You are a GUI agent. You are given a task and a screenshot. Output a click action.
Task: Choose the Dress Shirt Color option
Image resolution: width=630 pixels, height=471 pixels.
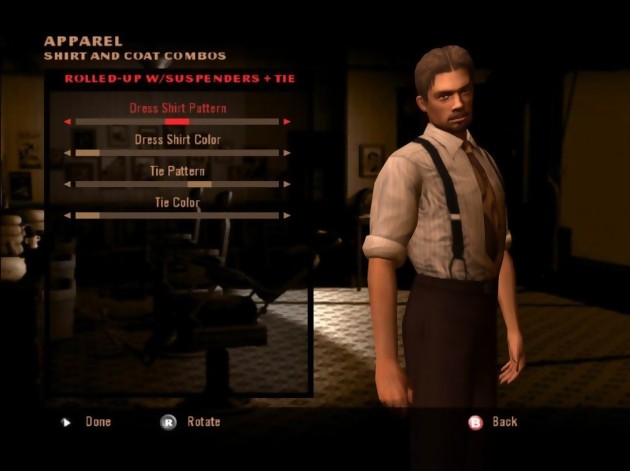coord(177,140)
